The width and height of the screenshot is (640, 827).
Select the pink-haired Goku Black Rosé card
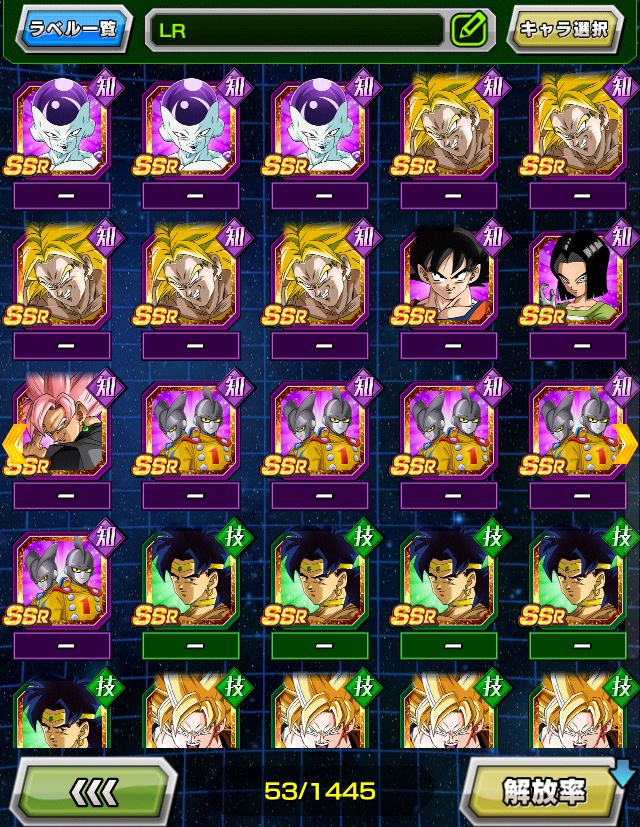coord(62,428)
